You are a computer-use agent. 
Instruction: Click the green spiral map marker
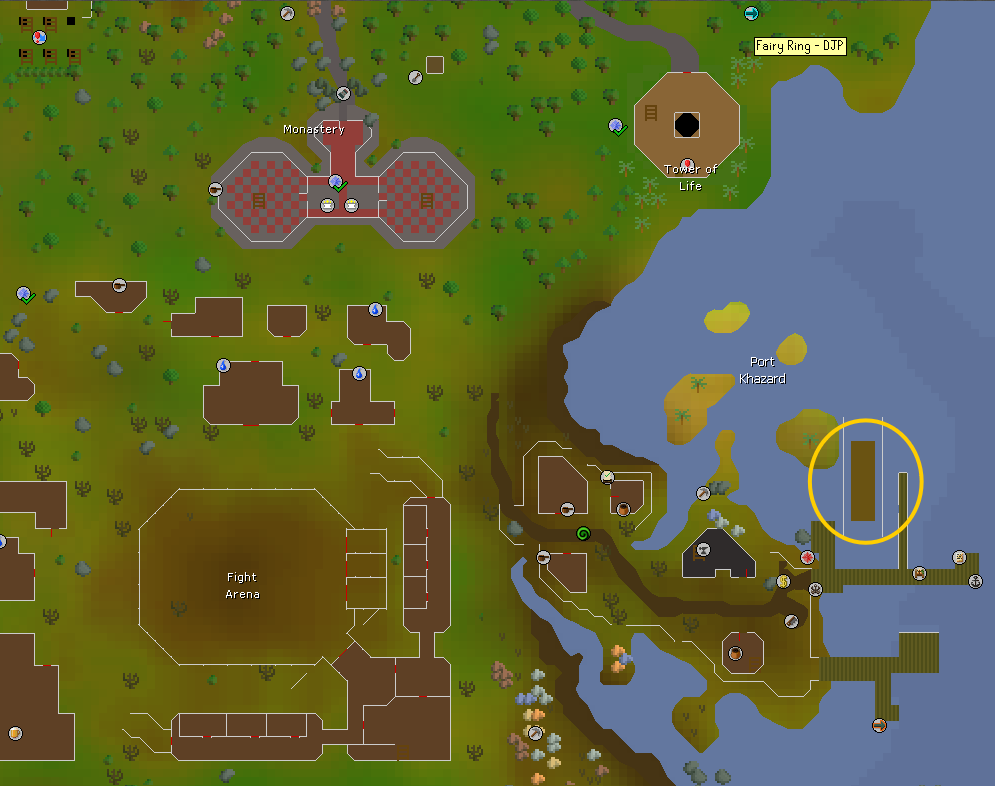(583, 535)
